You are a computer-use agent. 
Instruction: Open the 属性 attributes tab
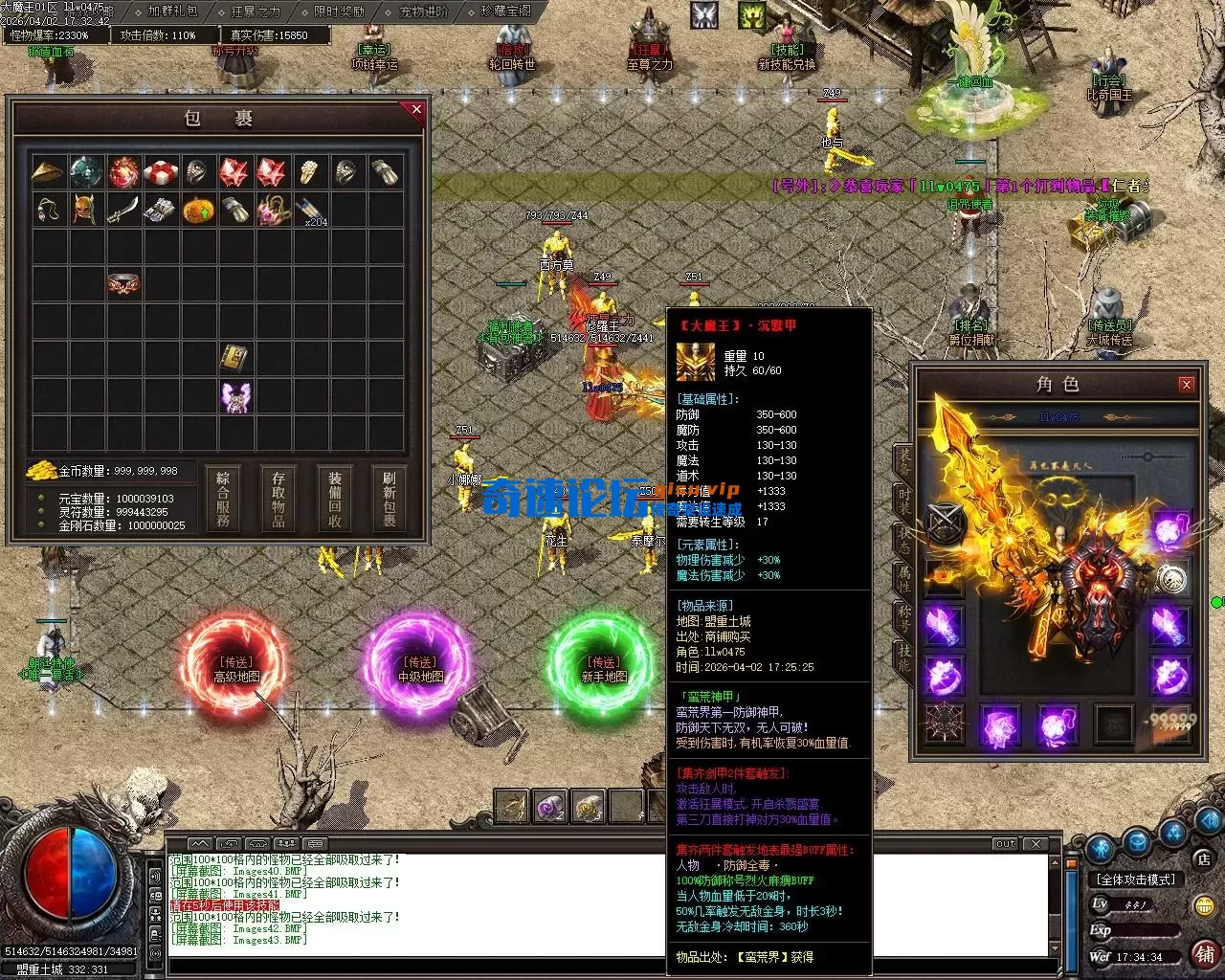(x=903, y=577)
